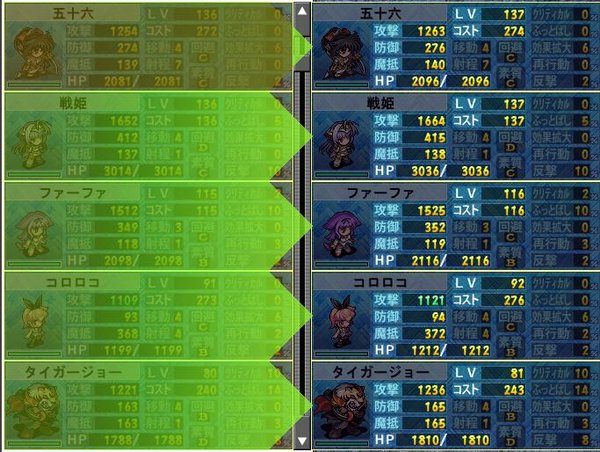This screenshot has height=452, width=600.
Task: Choose the level 137 戦姫 unit card
Action: (x=455, y=135)
